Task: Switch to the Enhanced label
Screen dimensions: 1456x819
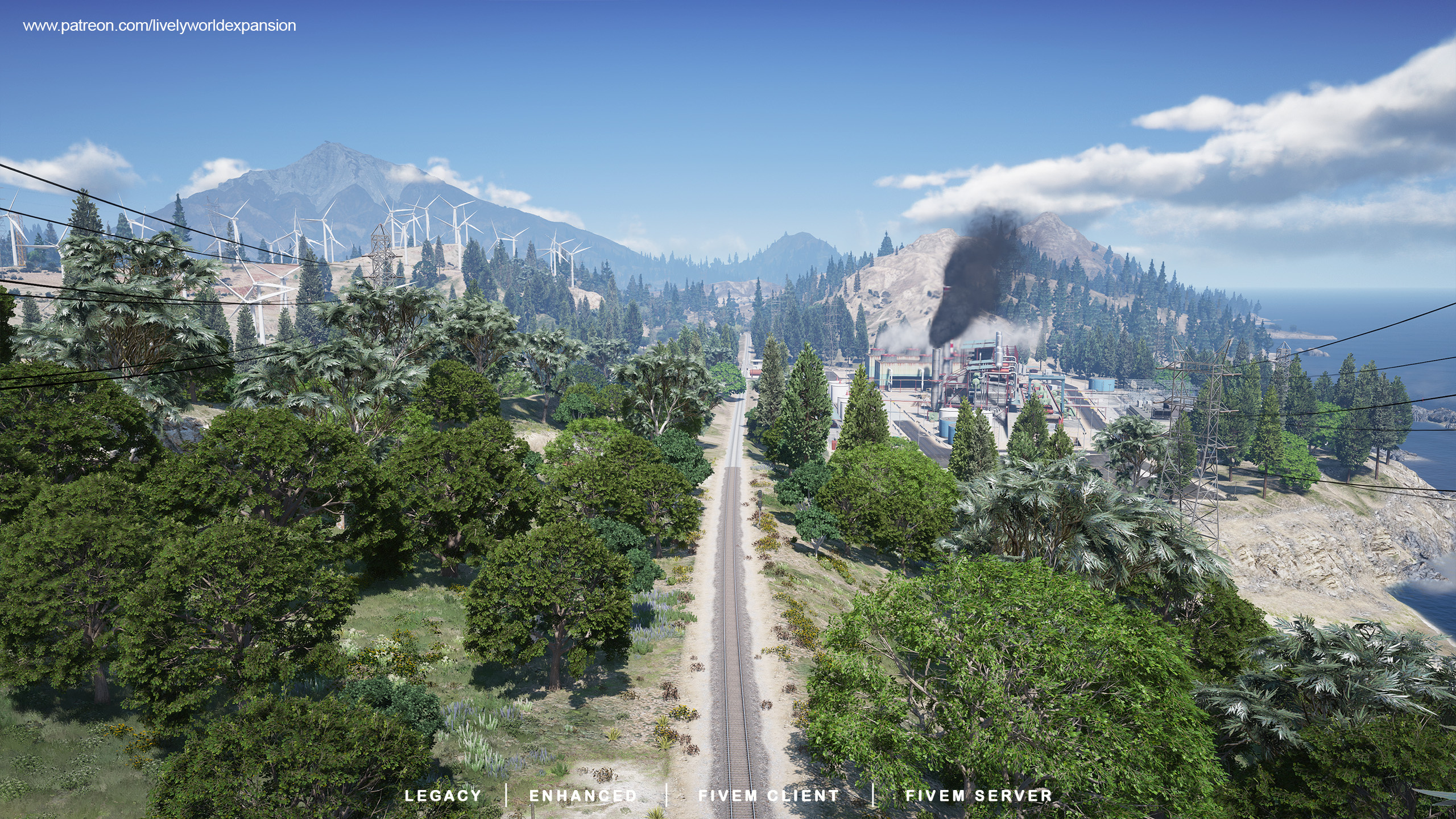Action: (x=583, y=796)
